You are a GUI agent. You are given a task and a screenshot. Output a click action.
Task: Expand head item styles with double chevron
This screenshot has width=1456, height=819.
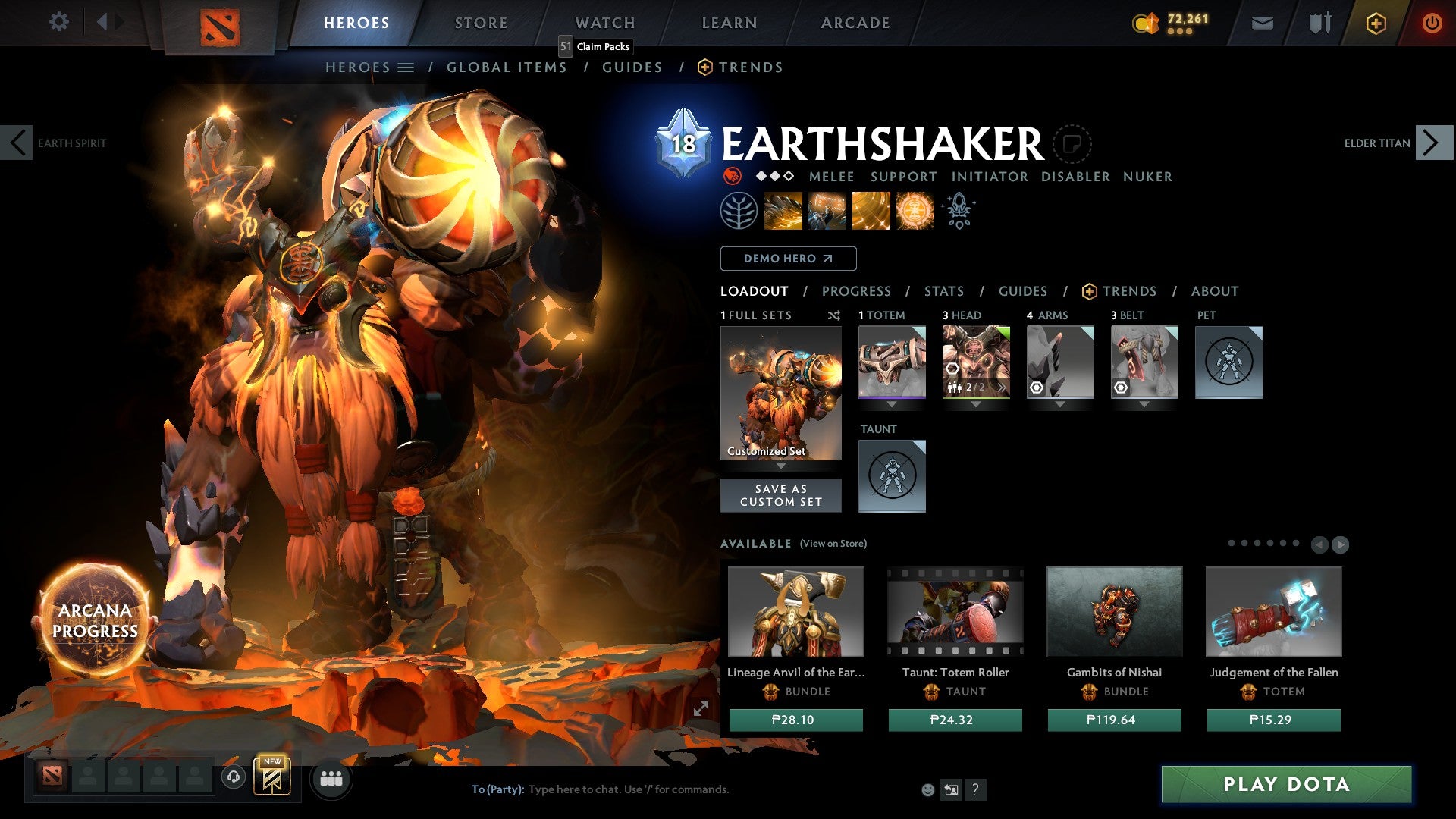tap(1001, 389)
